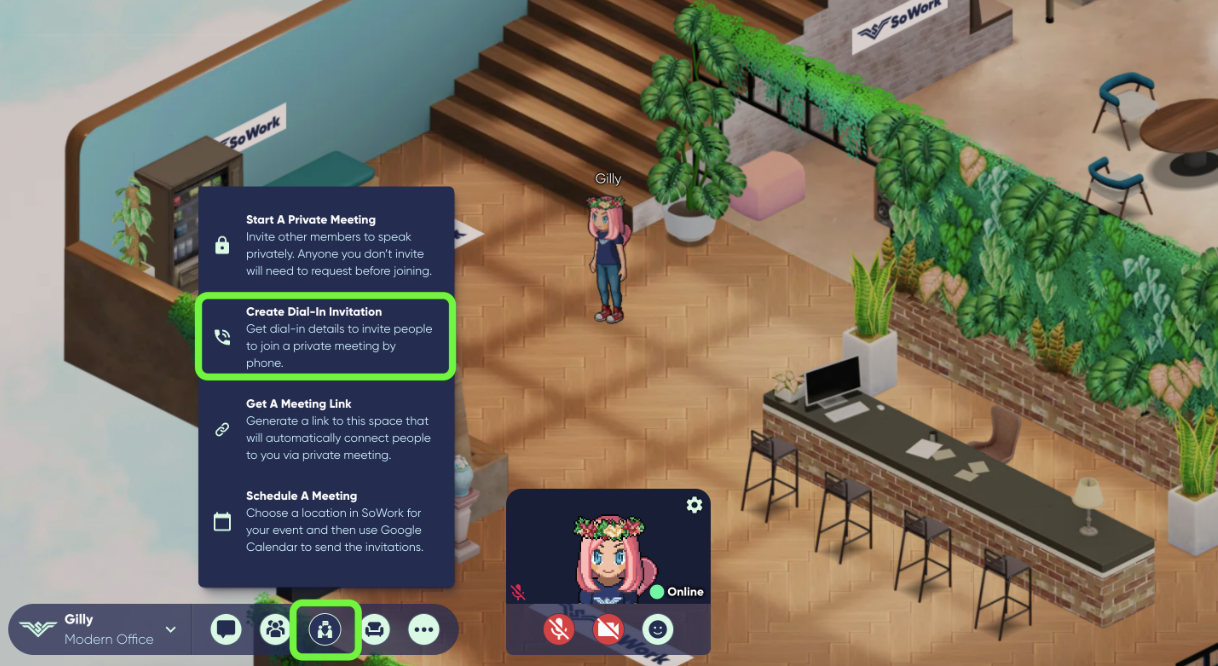Open the three-dots more options button
The image size is (1218, 666).
click(424, 629)
